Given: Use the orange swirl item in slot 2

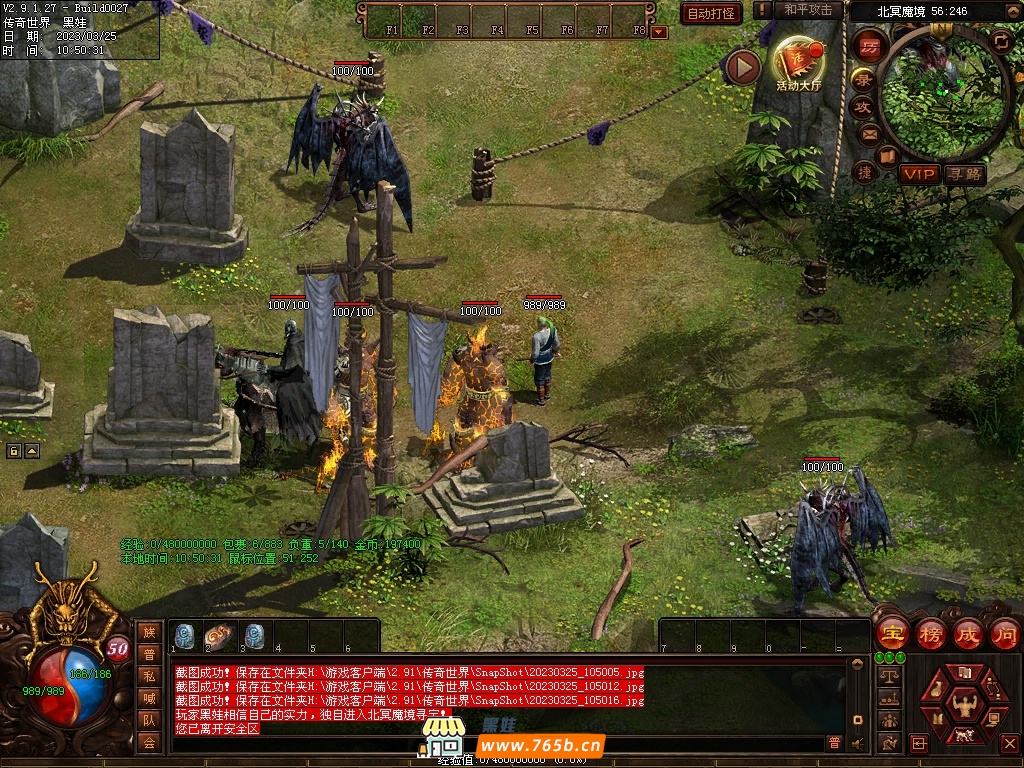Looking at the screenshot, I should 219,635.
